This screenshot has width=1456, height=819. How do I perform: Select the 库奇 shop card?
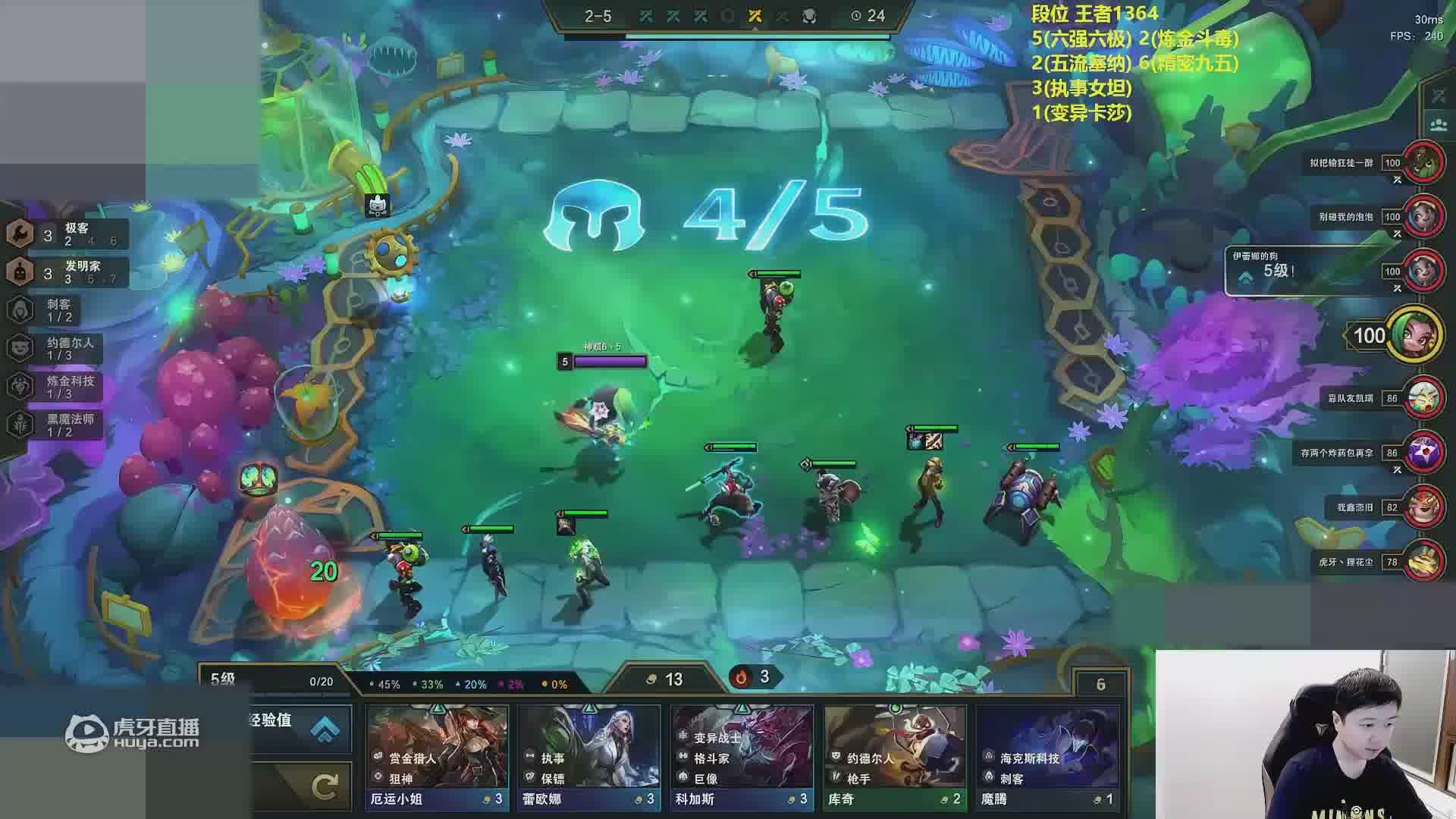[895, 757]
